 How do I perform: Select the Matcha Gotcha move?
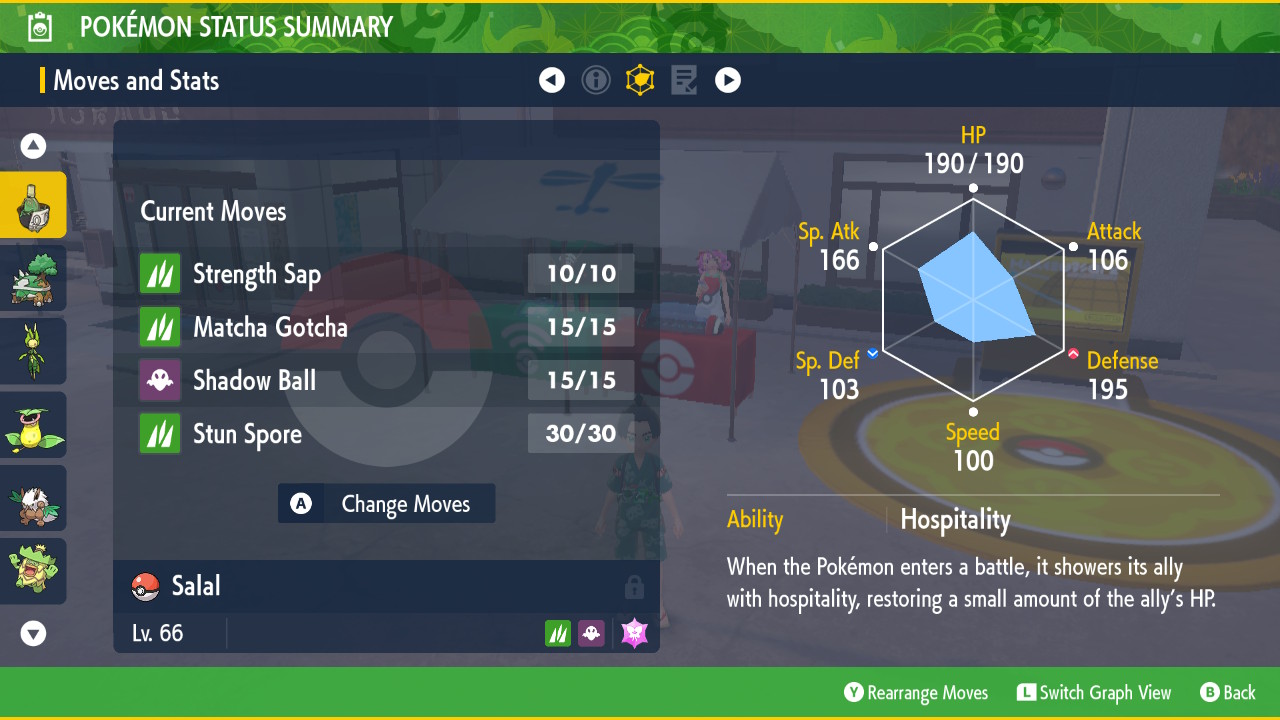click(x=386, y=327)
